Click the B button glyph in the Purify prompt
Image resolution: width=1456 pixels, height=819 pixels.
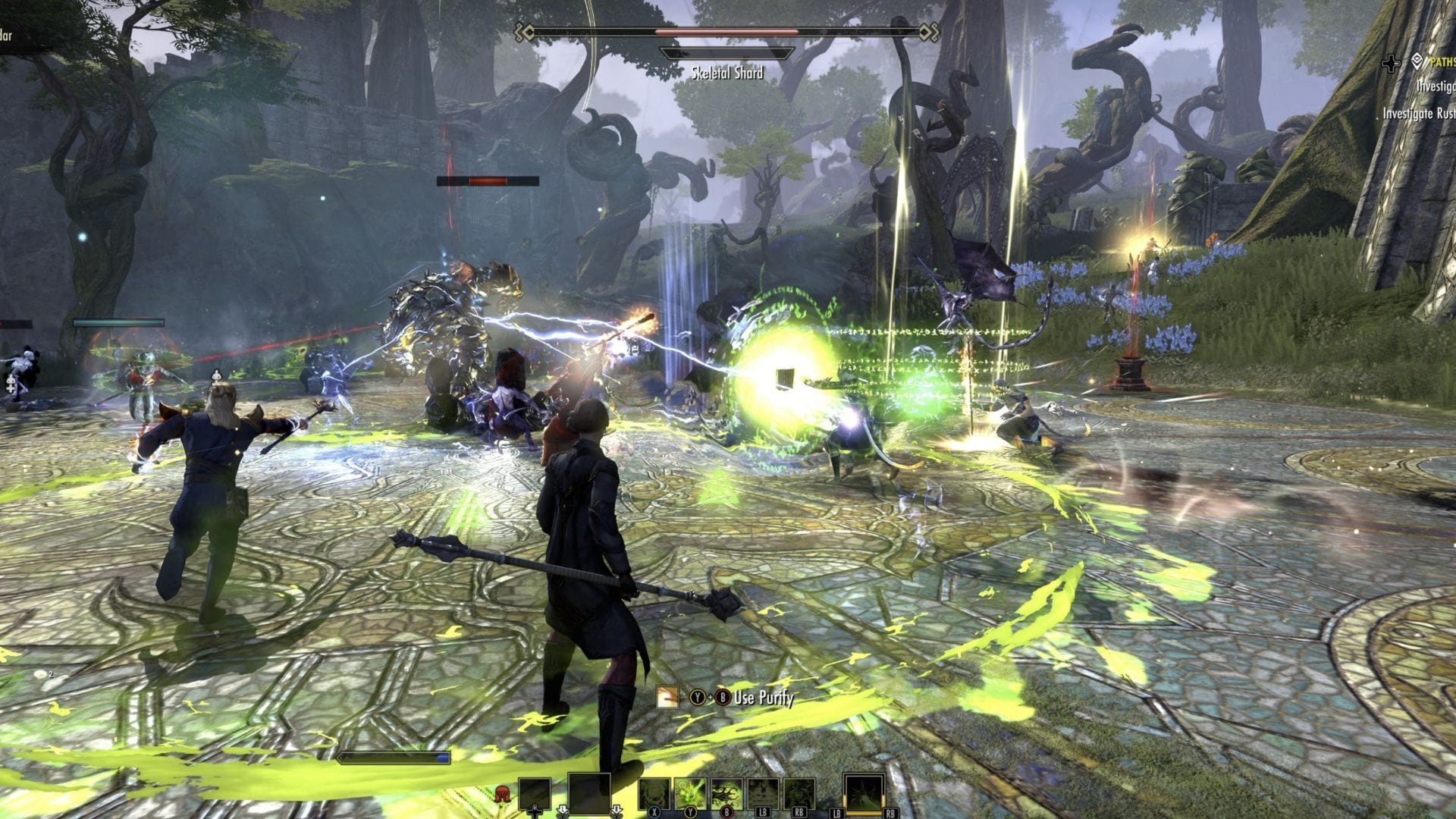723,697
